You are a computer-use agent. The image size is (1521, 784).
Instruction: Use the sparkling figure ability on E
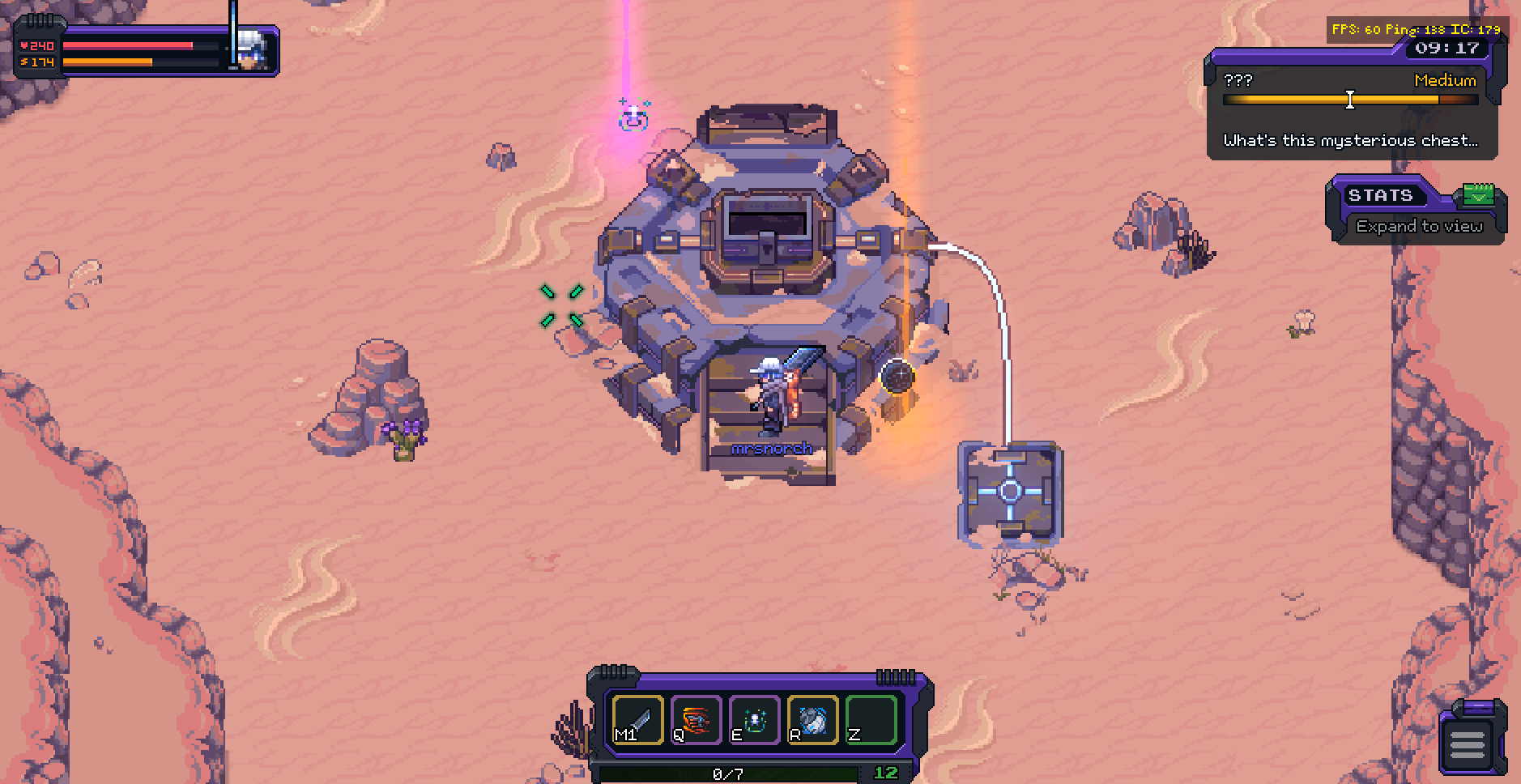tap(755, 719)
